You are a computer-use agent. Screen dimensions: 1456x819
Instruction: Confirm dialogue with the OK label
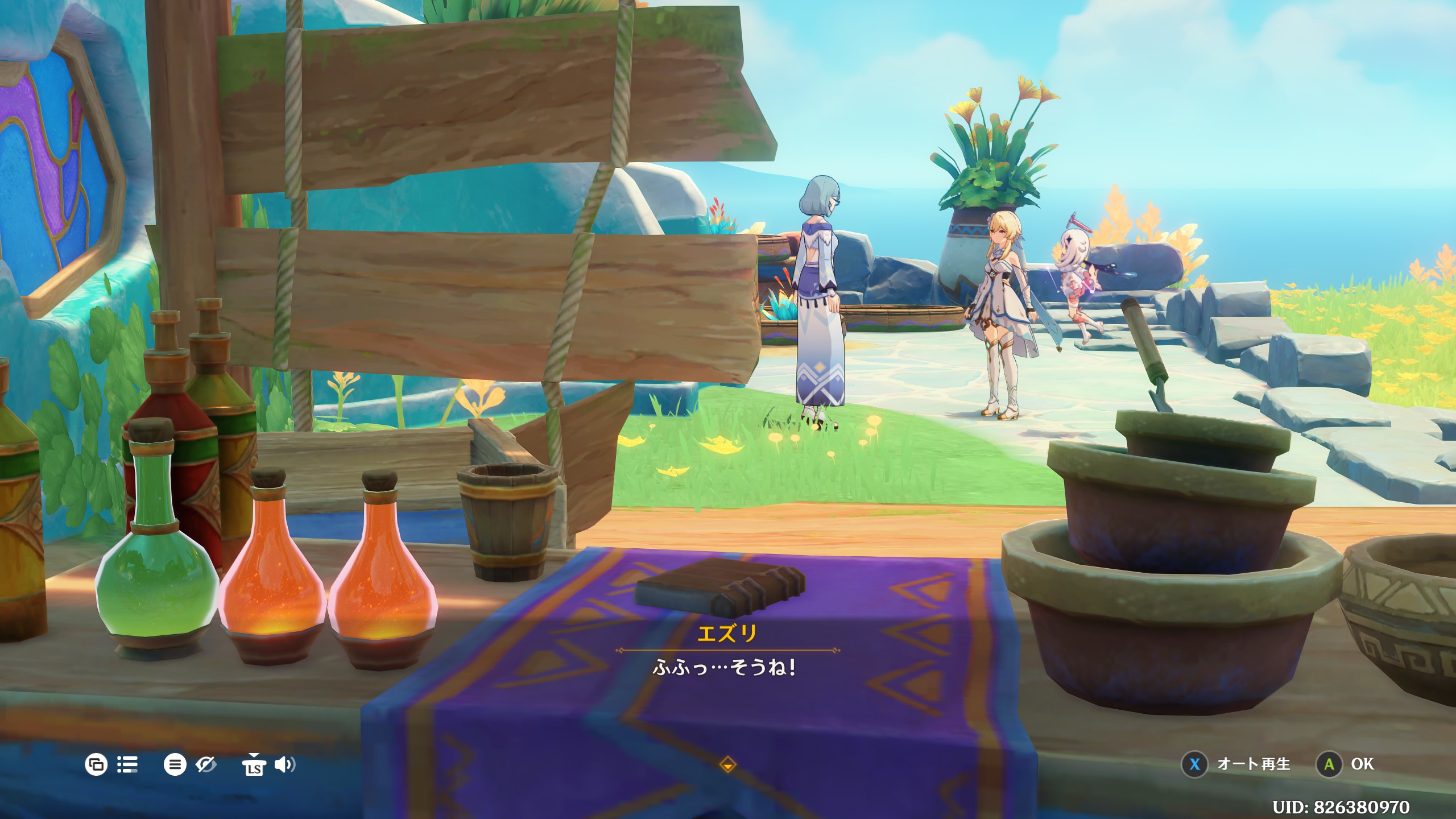1362,764
